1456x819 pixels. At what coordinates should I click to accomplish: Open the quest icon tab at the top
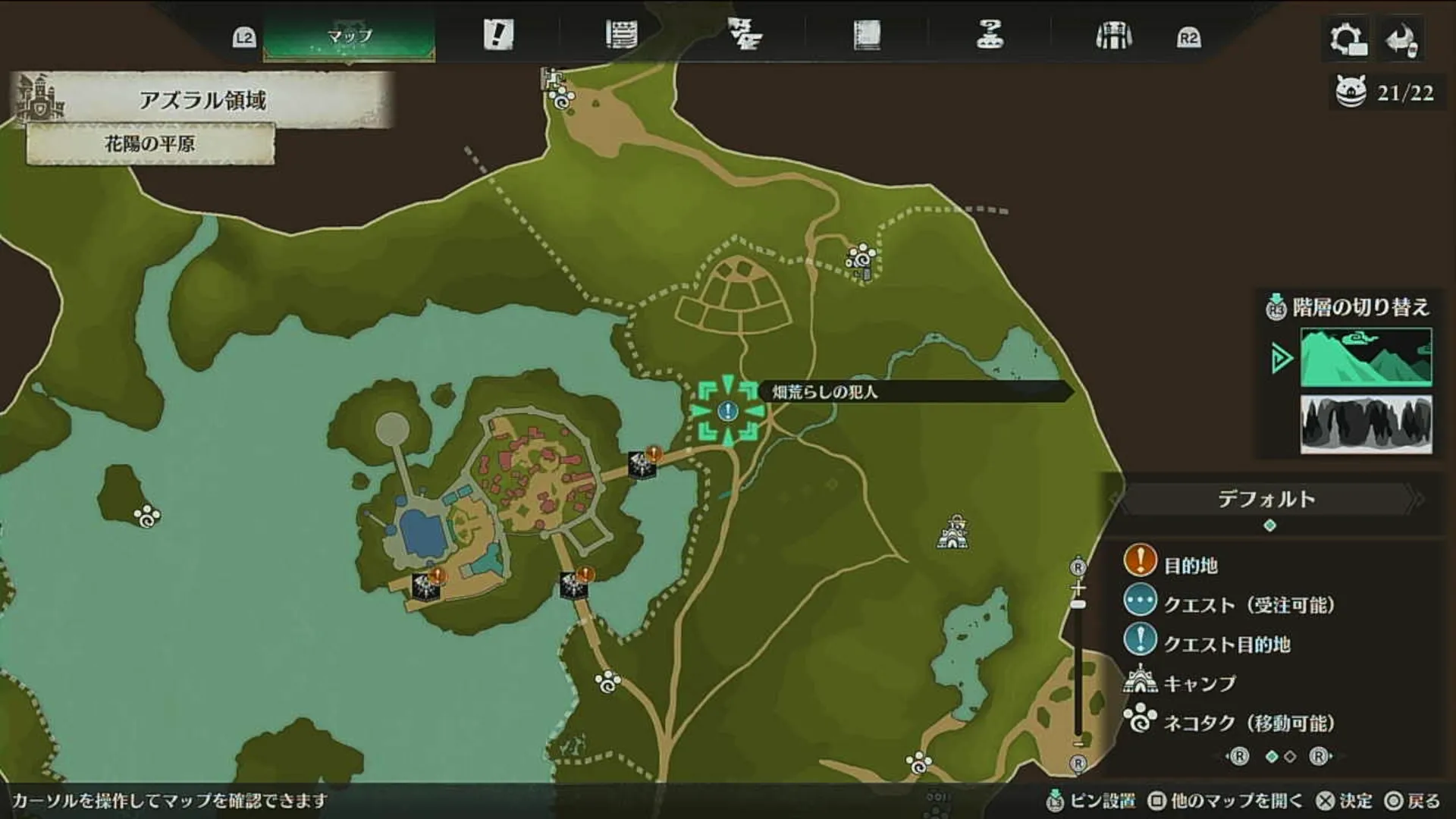497,33
